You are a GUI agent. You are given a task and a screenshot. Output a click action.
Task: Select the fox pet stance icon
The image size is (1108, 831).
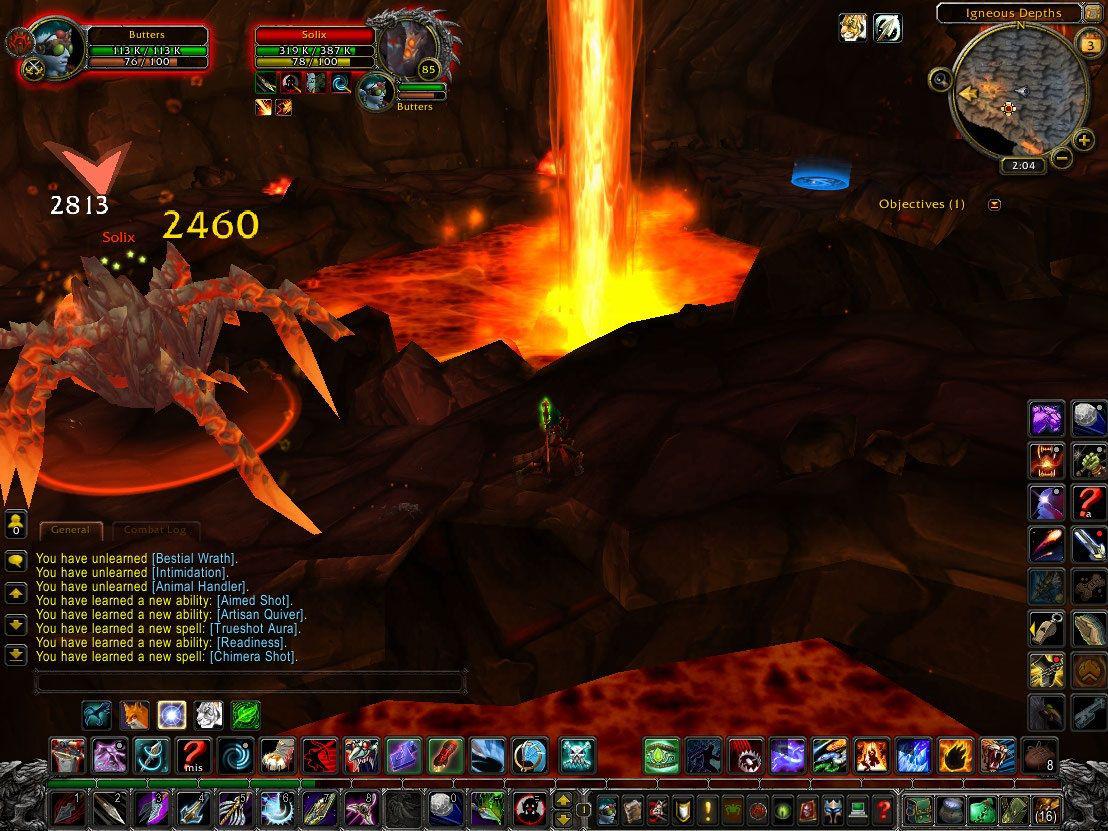click(x=135, y=715)
